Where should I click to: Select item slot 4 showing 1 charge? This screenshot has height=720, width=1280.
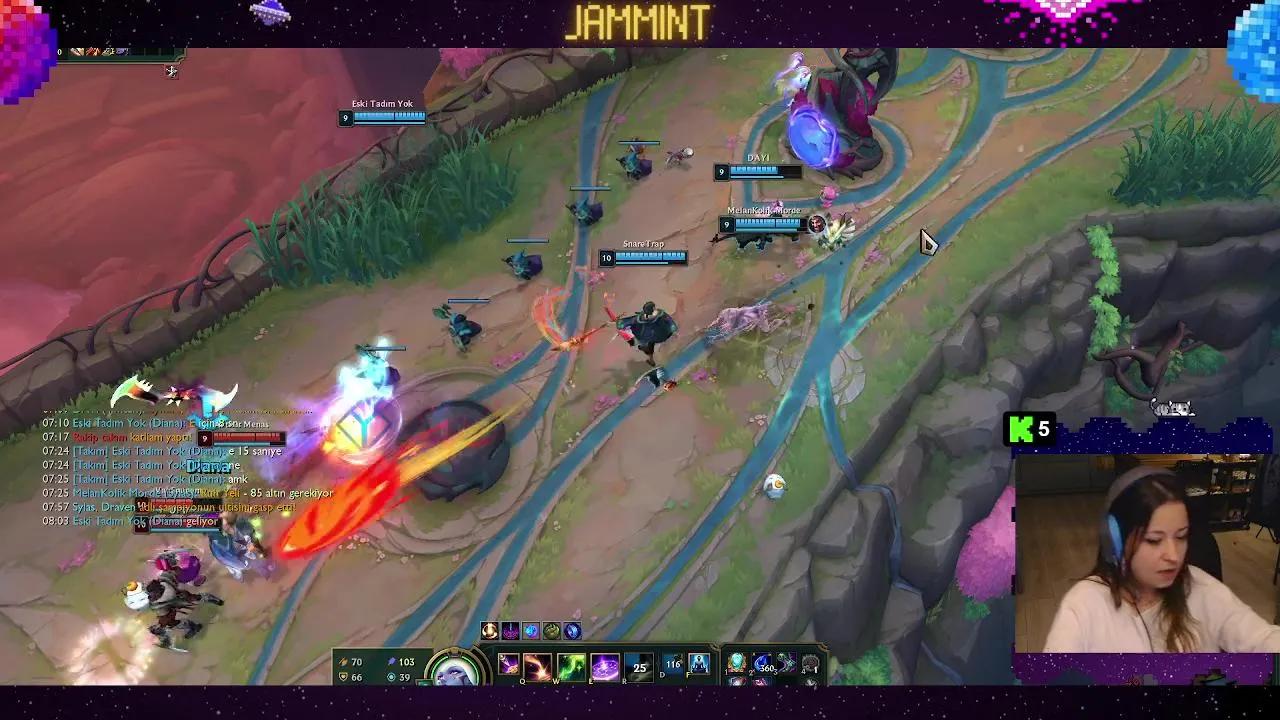(810, 663)
